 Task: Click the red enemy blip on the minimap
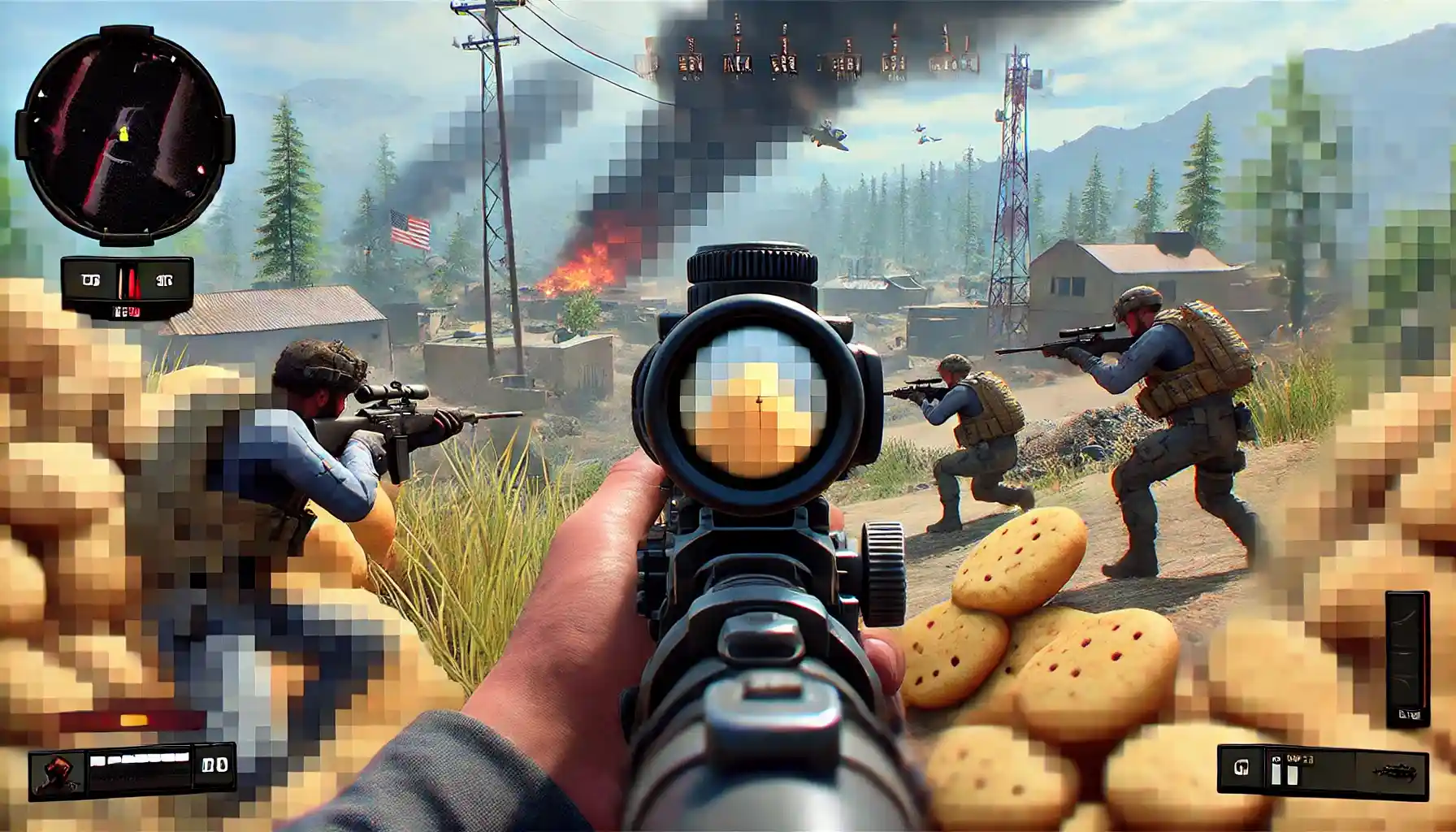pyautogui.click(x=201, y=170)
